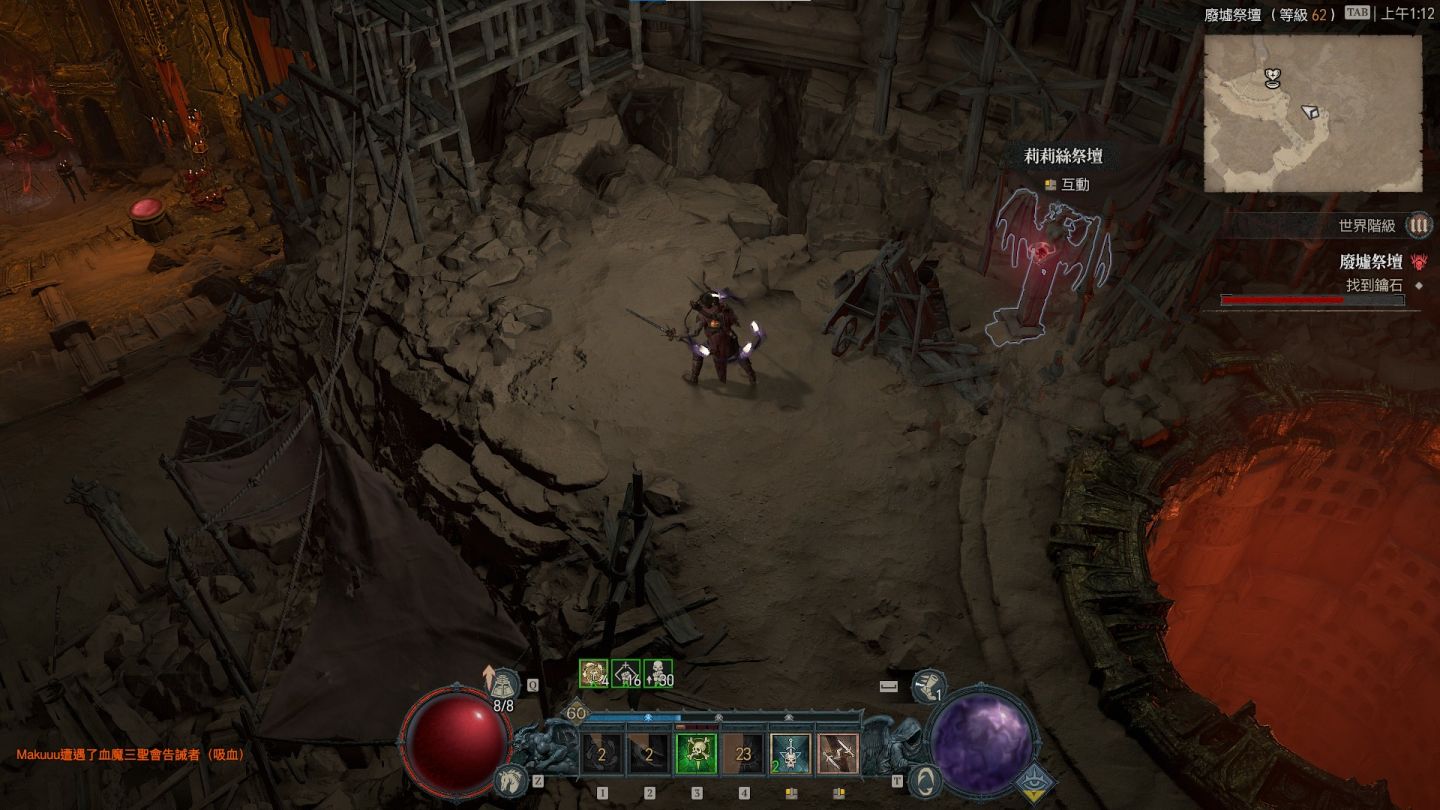
Task: Drink a healing potion from the 8/8 flask
Action: [503, 685]
